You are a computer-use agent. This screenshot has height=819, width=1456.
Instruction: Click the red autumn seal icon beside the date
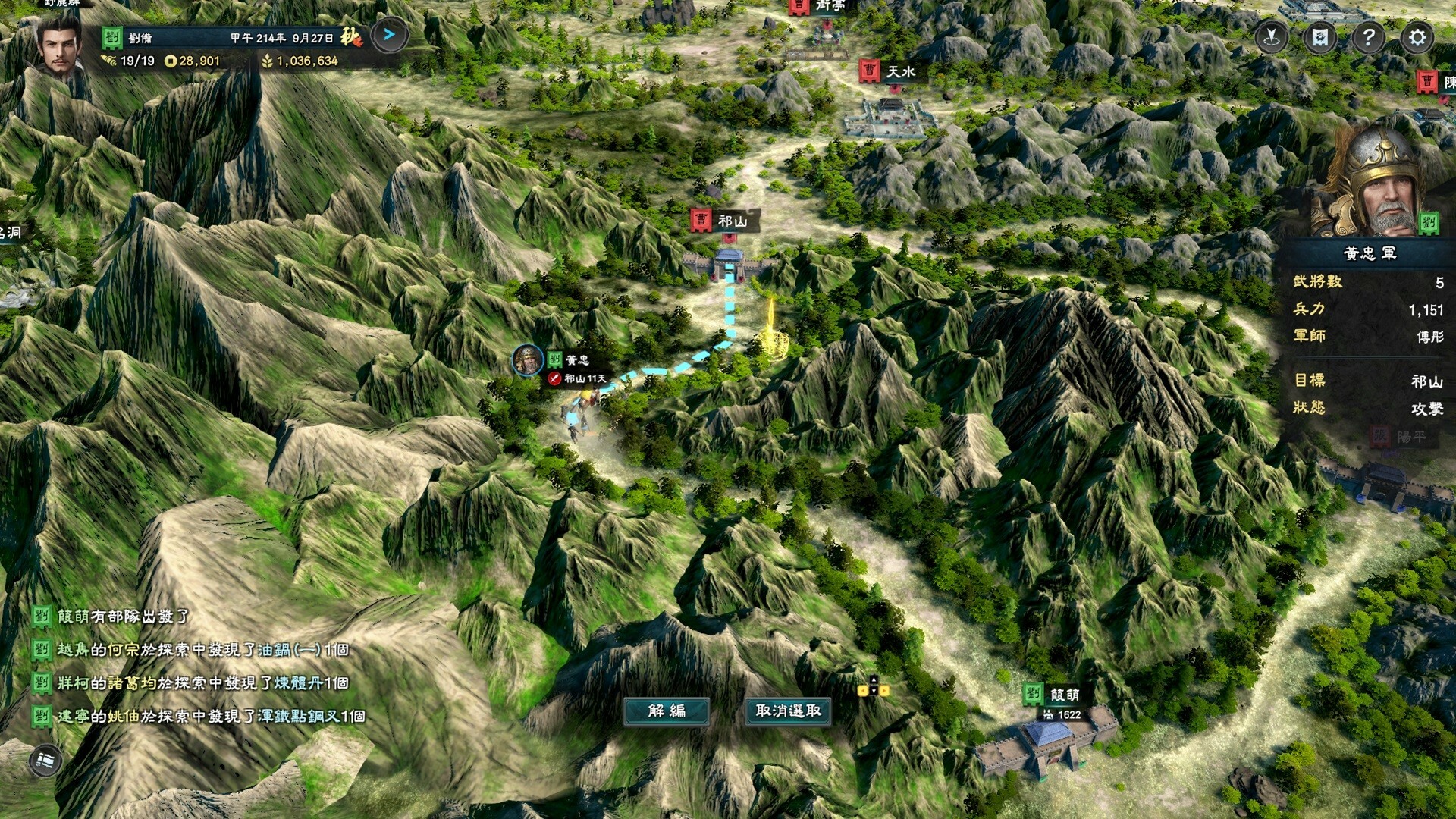[349, 37]
